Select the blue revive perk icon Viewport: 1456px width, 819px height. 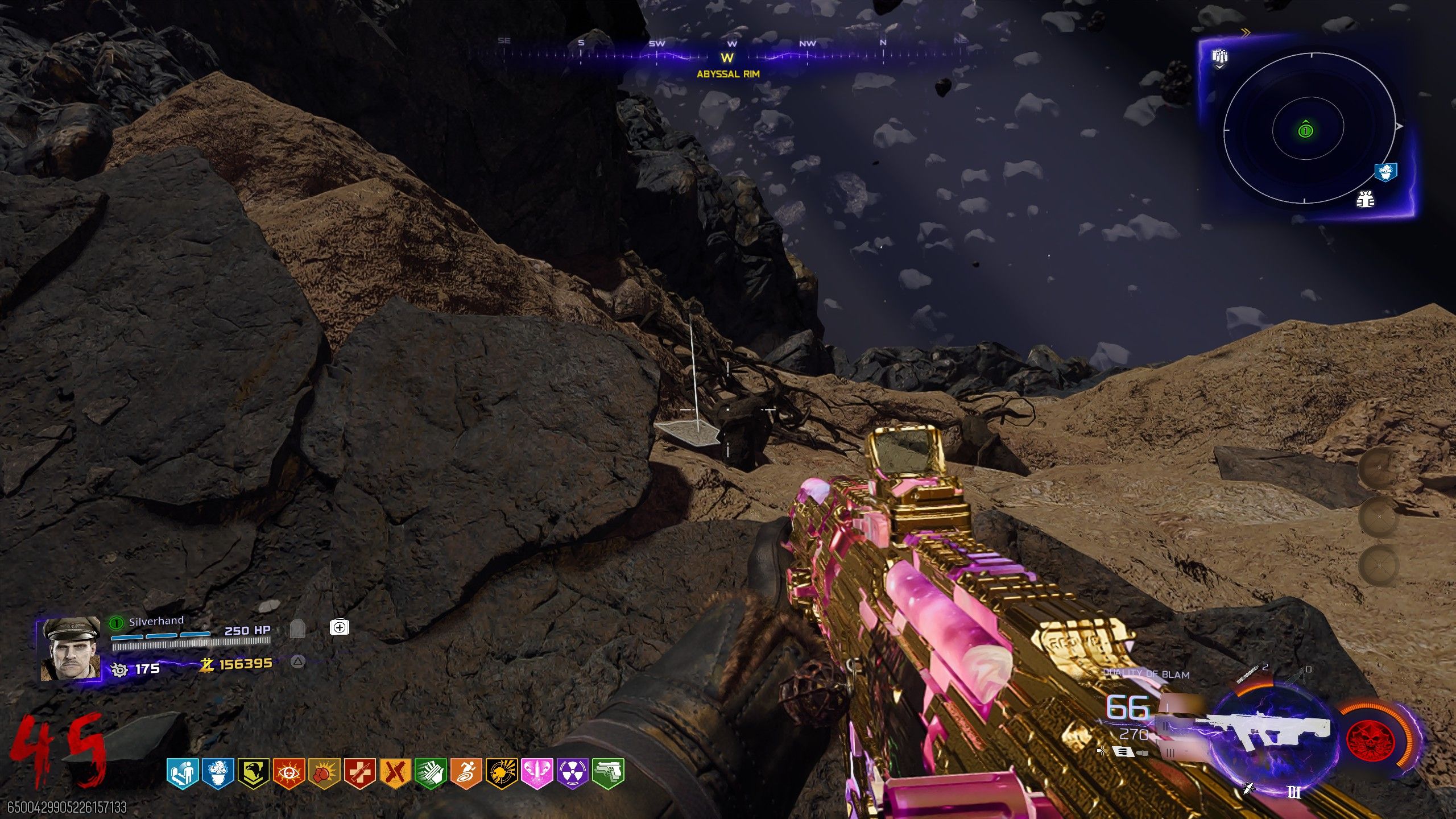pyautogui.click(x=183, y=773)
